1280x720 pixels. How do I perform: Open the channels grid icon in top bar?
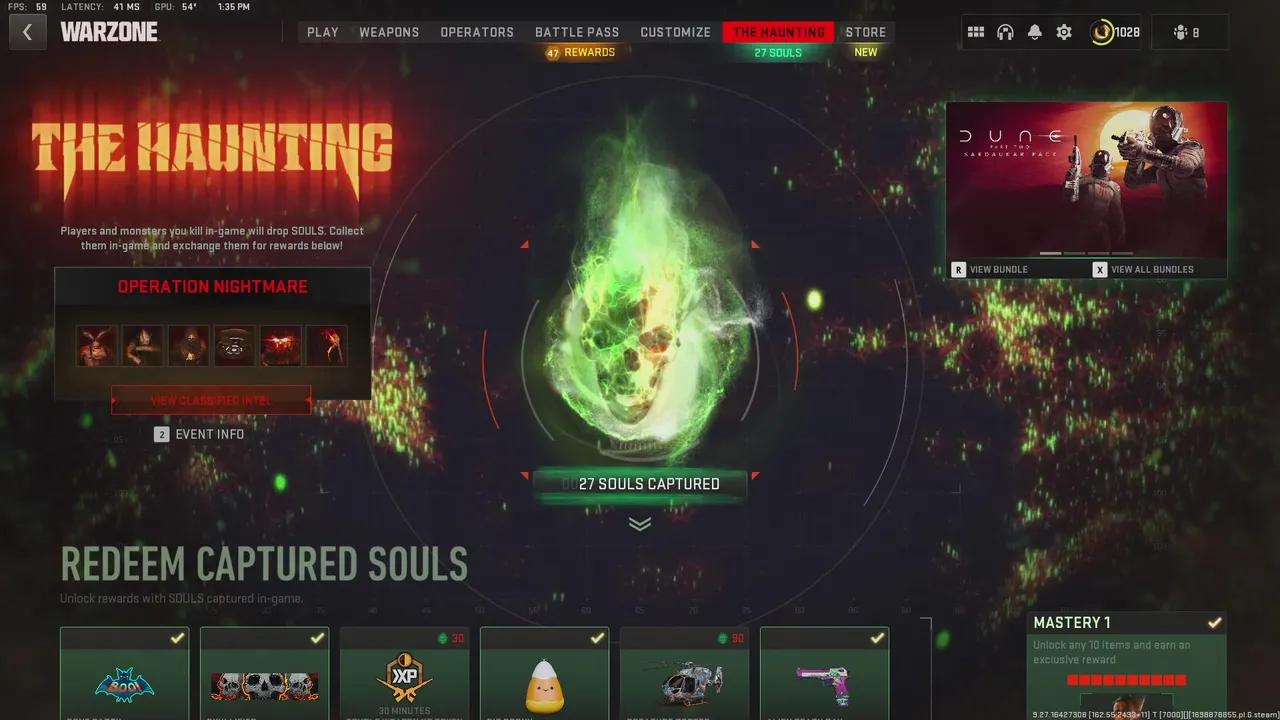click(976, 31)
